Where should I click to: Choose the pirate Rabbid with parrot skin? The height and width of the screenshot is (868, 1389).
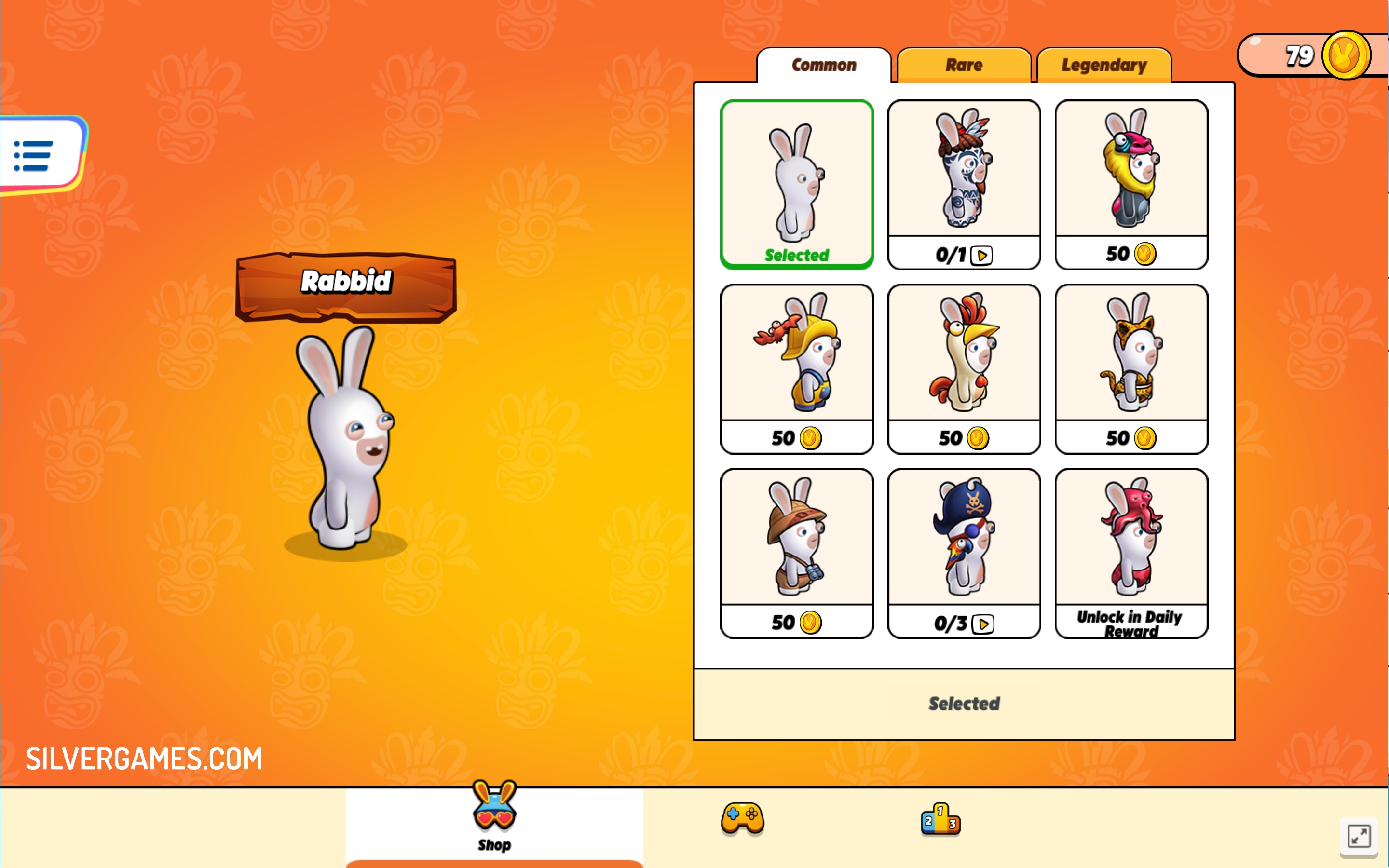click(x=964, y=553)
